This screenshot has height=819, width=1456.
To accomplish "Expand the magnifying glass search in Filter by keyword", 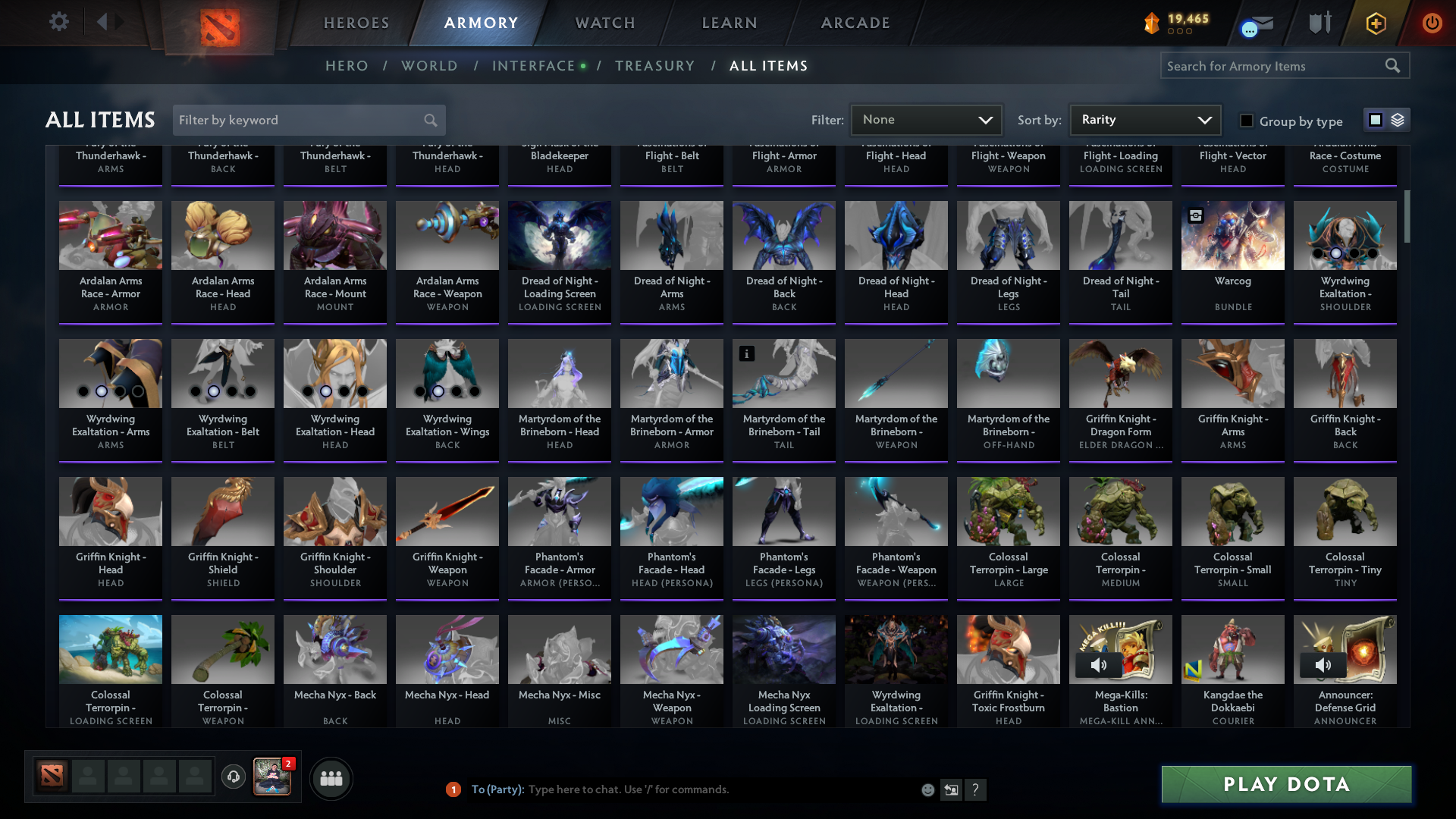I will (429, 120).
